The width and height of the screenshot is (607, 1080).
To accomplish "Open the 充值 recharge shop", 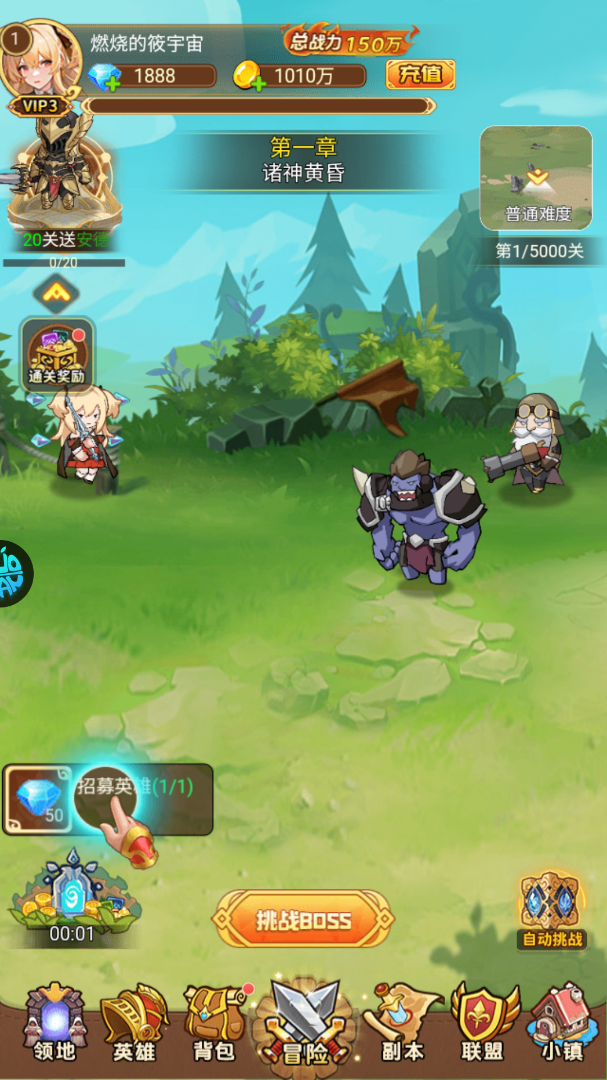I will (420, 74).
